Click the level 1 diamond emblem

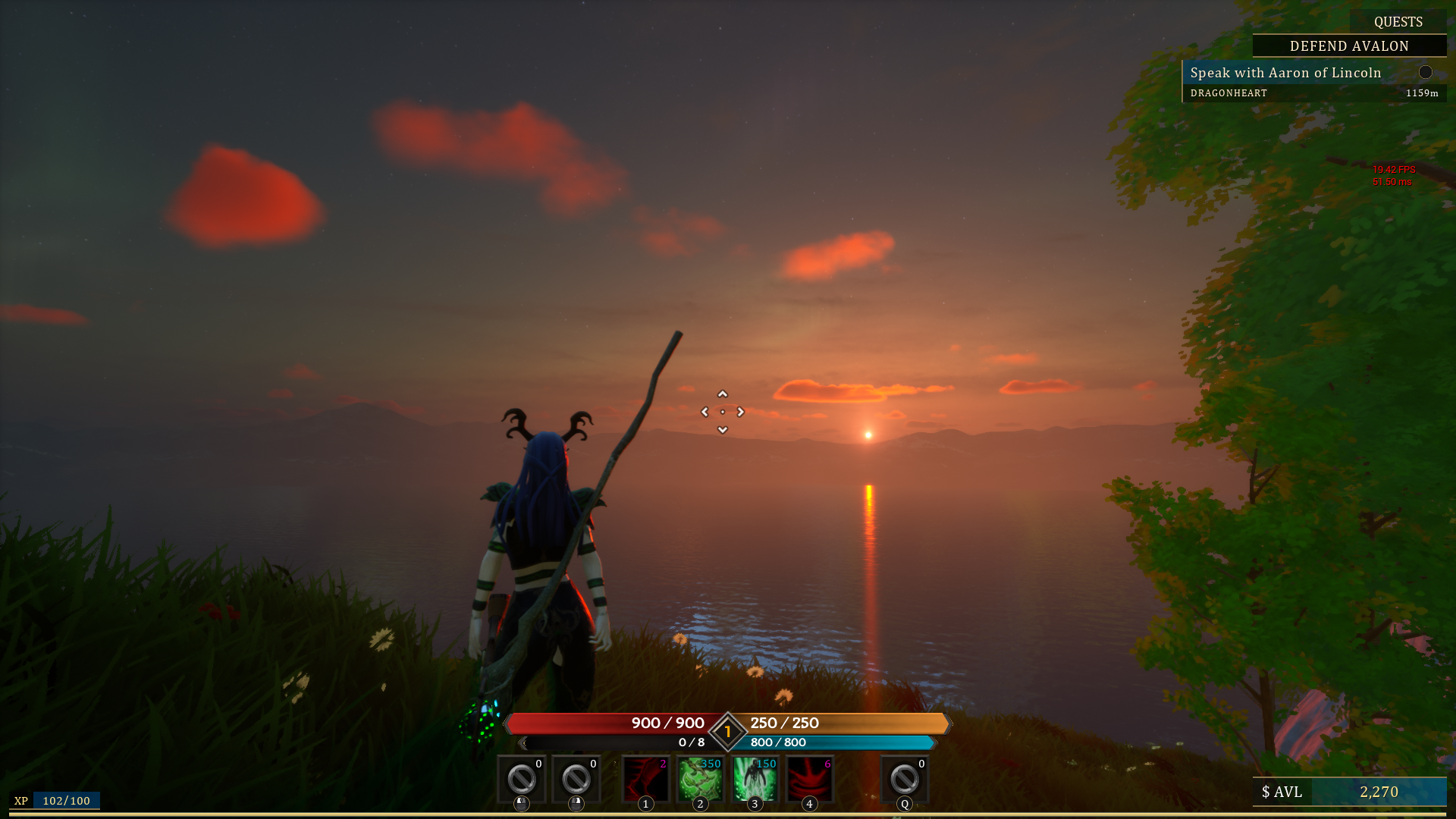726,731
